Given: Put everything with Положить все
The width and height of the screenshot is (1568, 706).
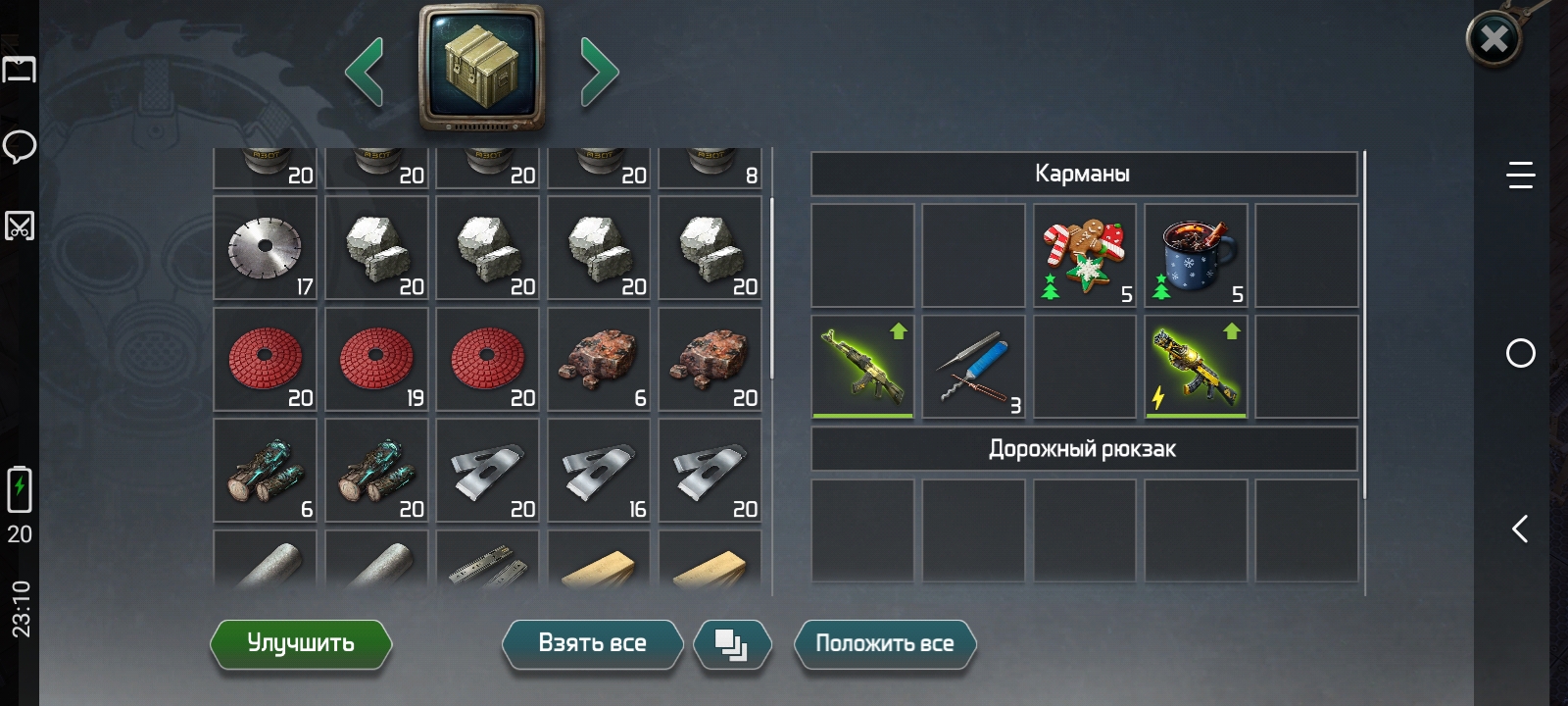Looking at the screenshot, I should point(884,644).
